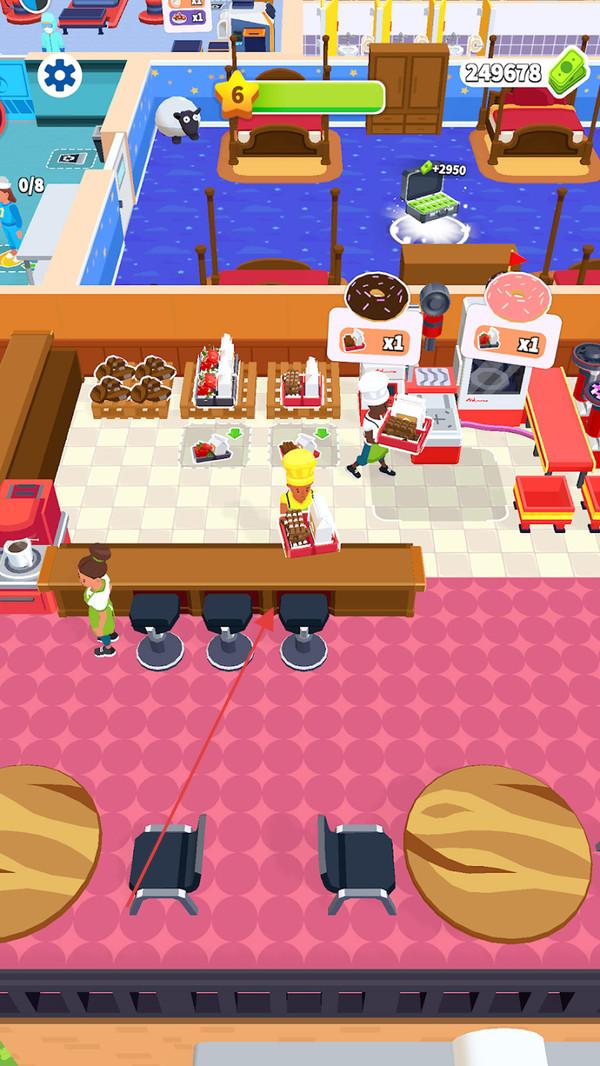Open the settings gear menu
600x1066 pixels.
(x=58, y=75)
